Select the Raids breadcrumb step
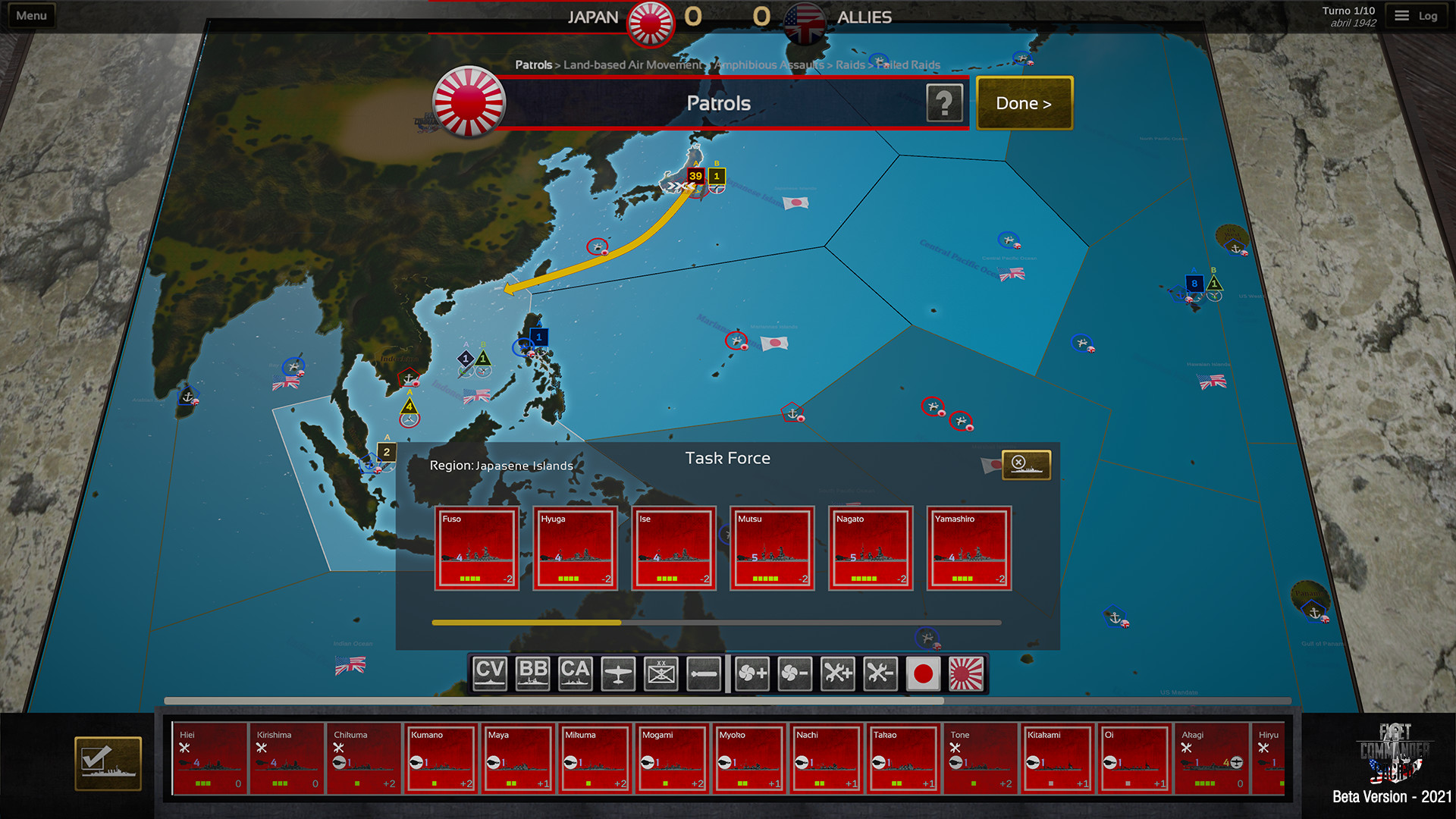1456x819 pixels. coord(849,65)
